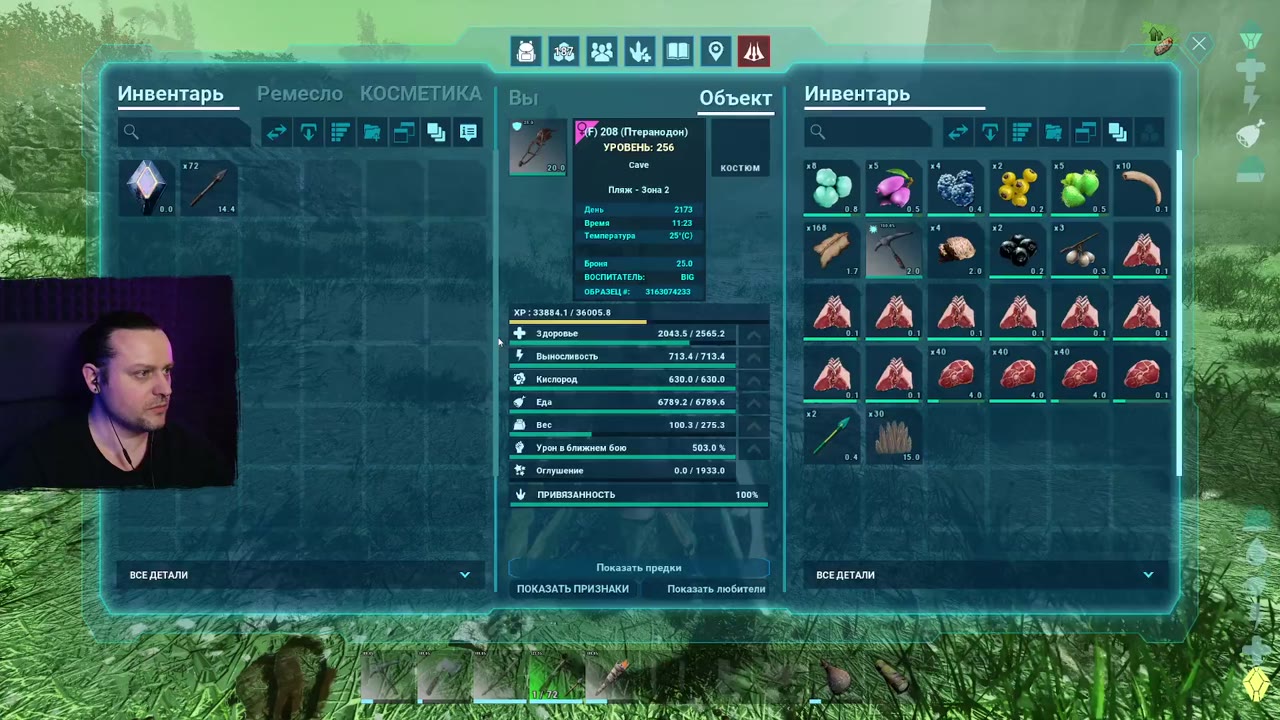
Task: Select the crystal item slot
Action: coord(146,187)
